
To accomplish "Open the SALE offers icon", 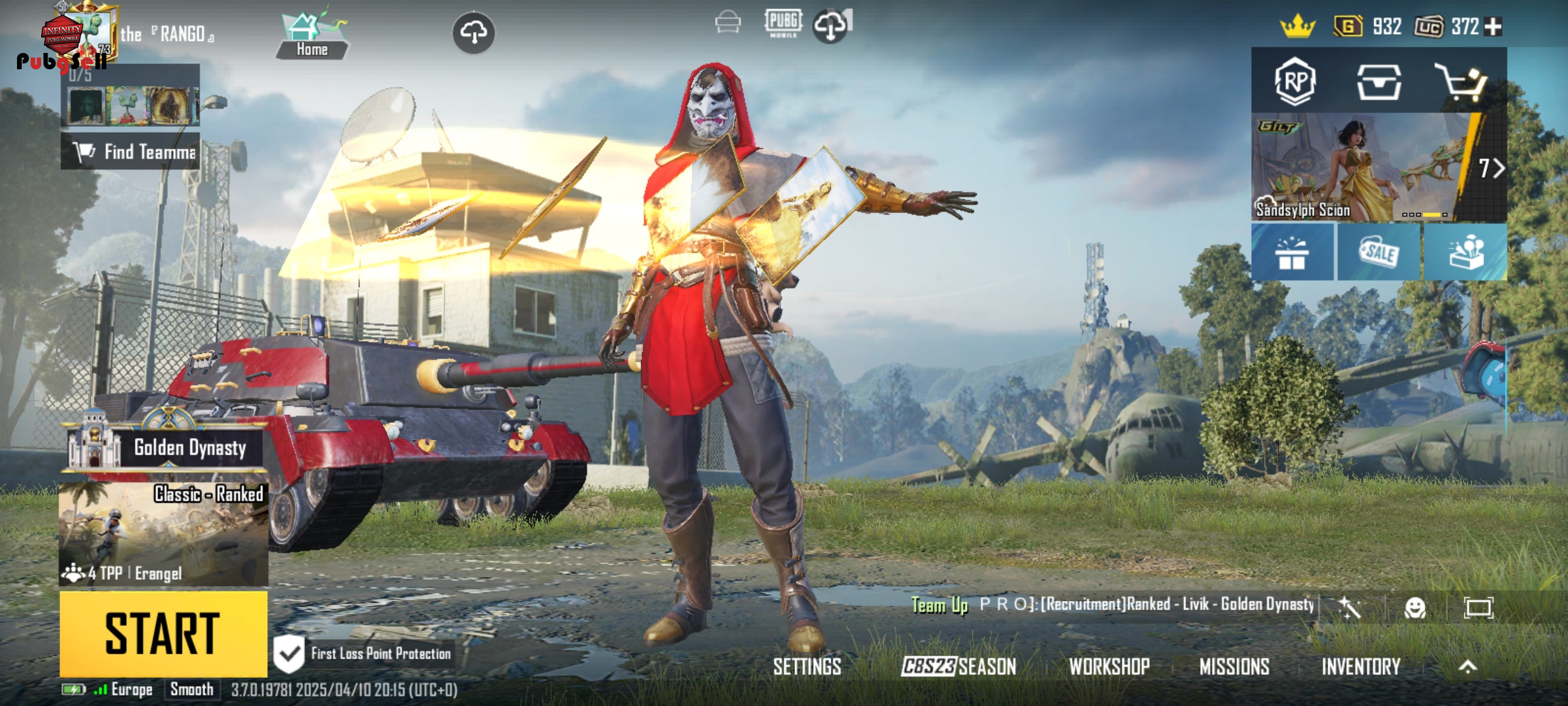I will (x=1379, y=253).
